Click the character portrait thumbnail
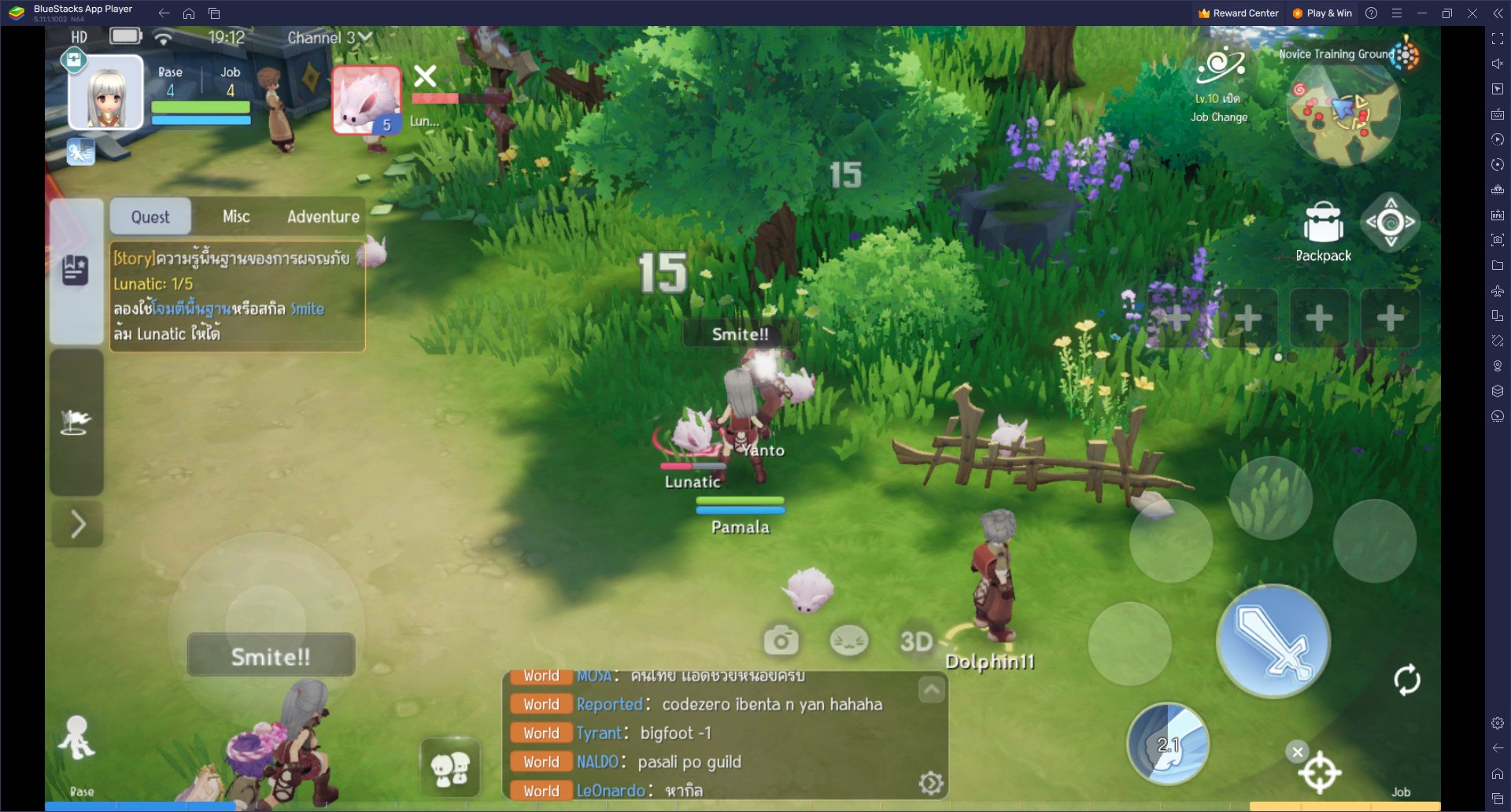 [105, 92]
